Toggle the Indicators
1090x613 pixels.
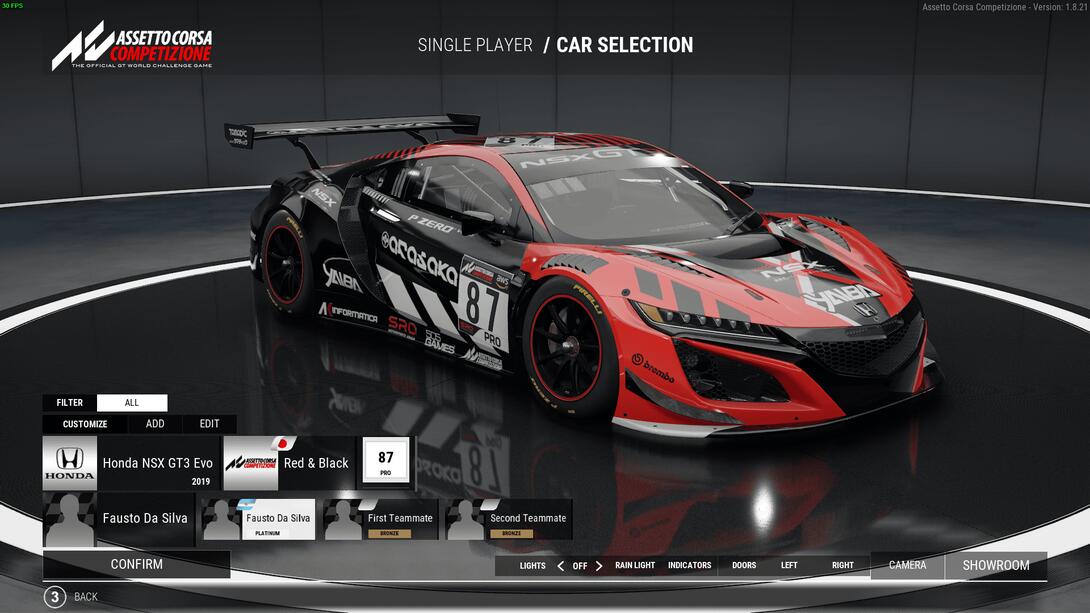click(689, 566)
